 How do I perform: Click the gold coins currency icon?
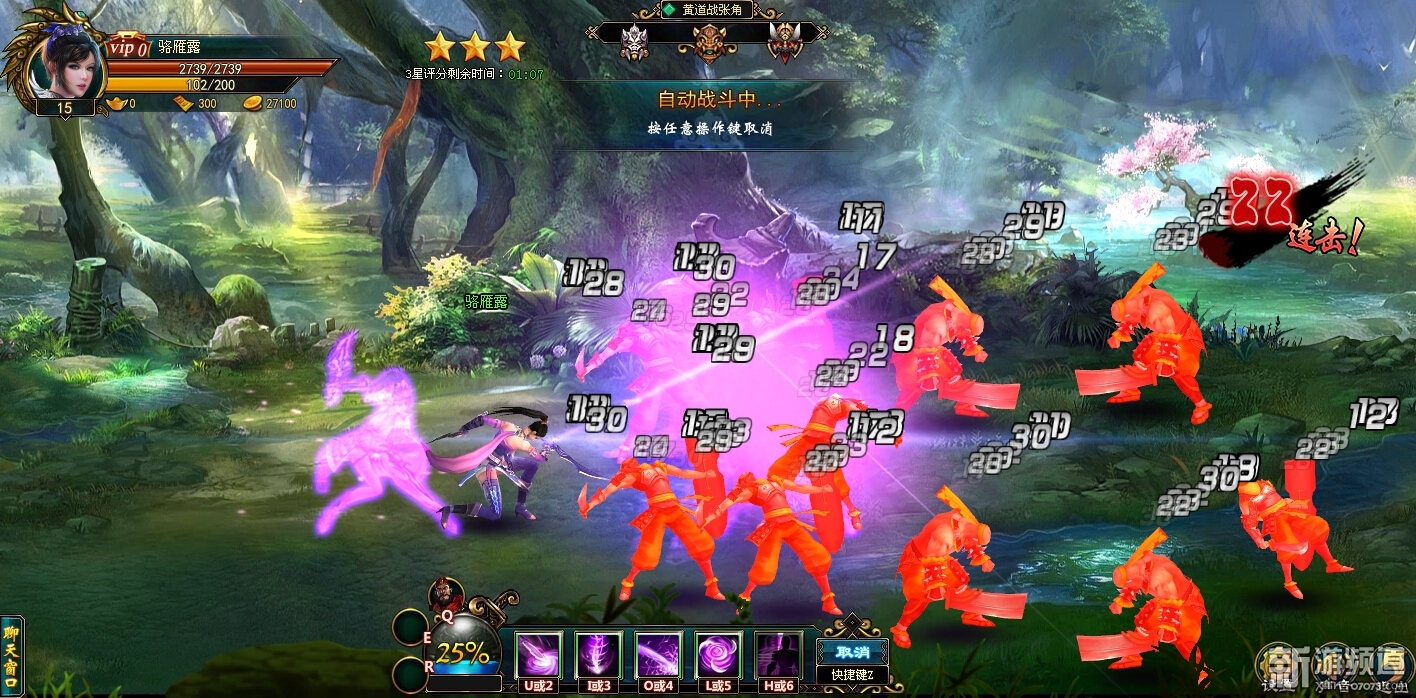[252, 103]
